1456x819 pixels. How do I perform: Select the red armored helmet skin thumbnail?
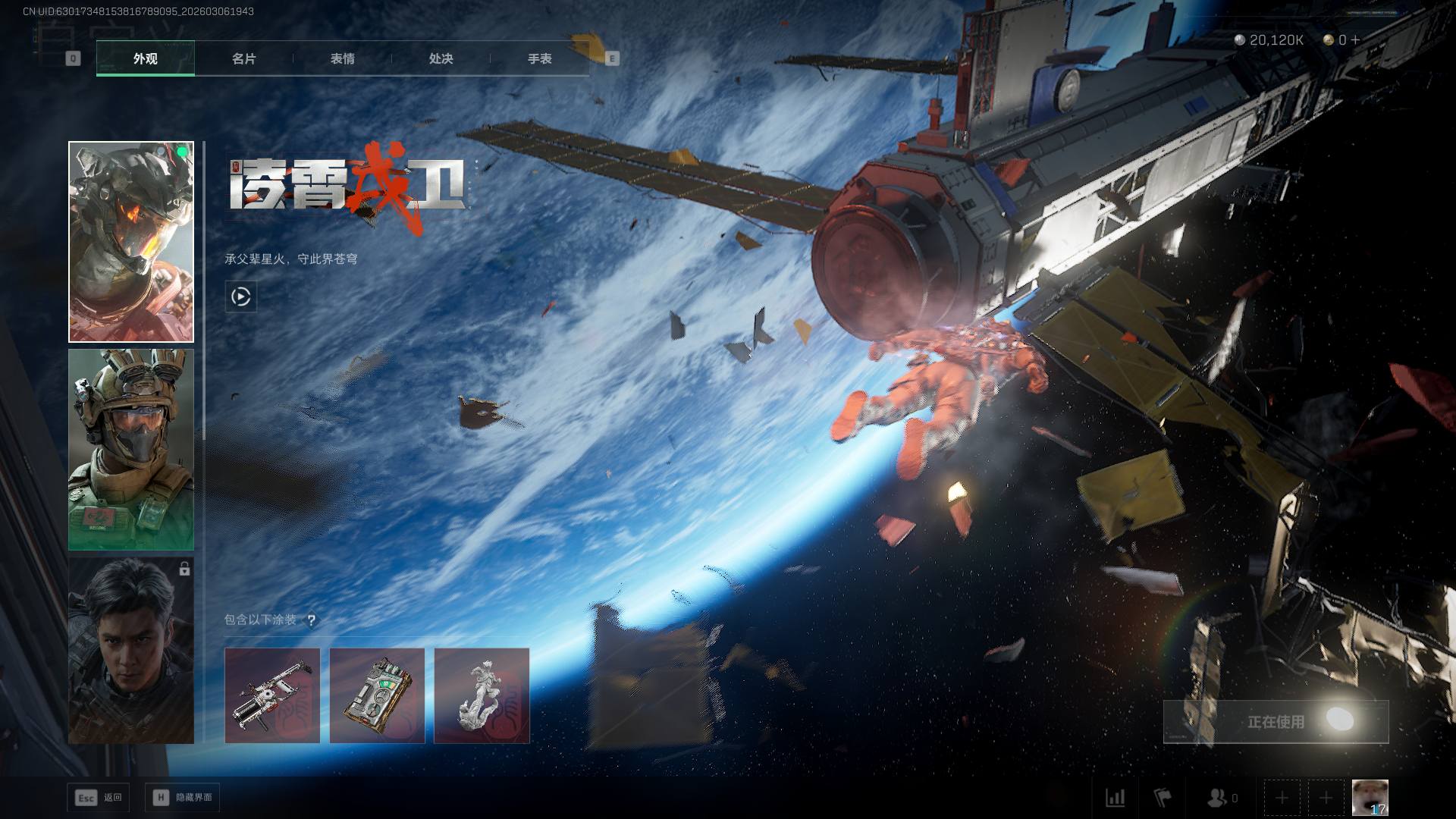131,242
